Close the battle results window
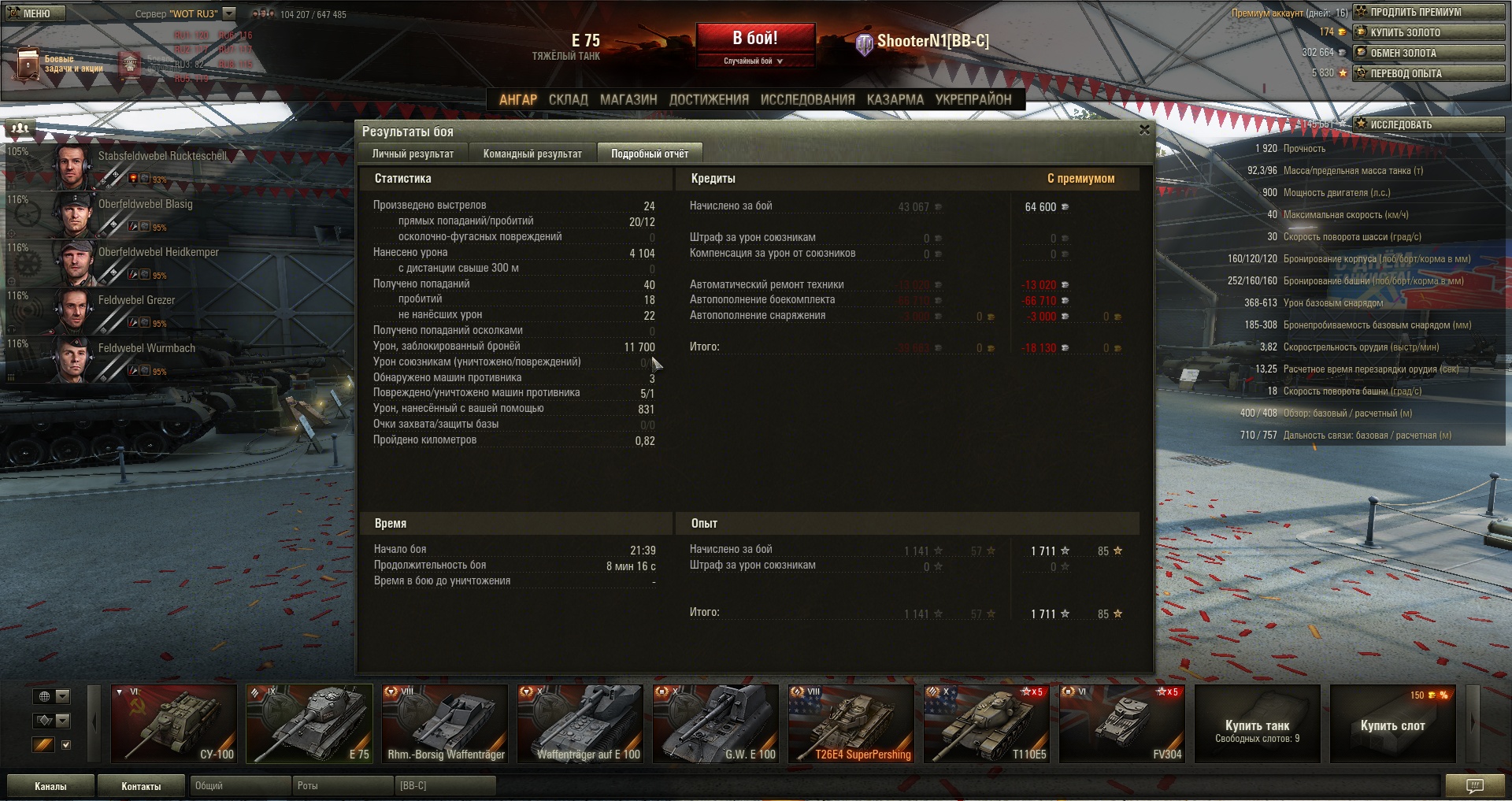 coord(1144,130)
